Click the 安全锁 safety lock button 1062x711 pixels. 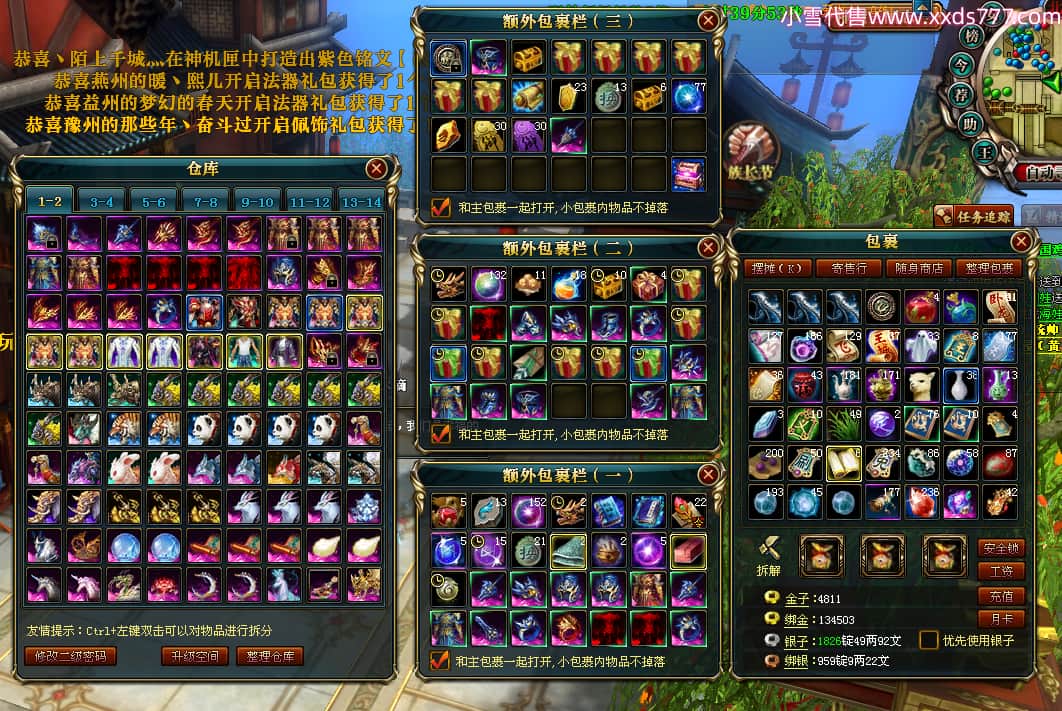[x=1000, y=548]
